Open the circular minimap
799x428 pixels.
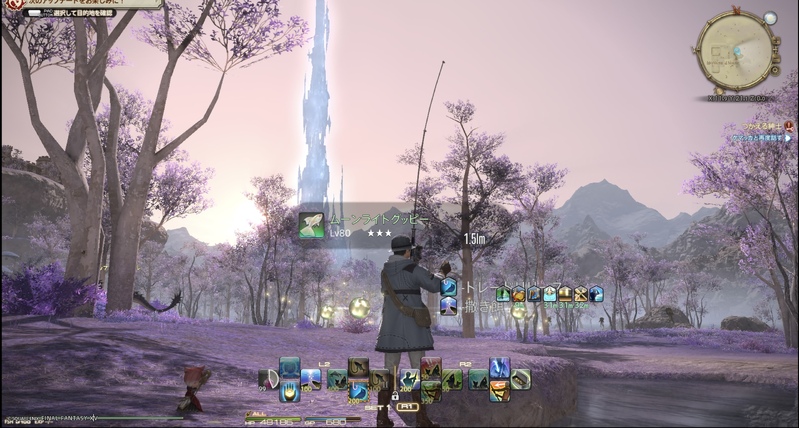[736, 48]
